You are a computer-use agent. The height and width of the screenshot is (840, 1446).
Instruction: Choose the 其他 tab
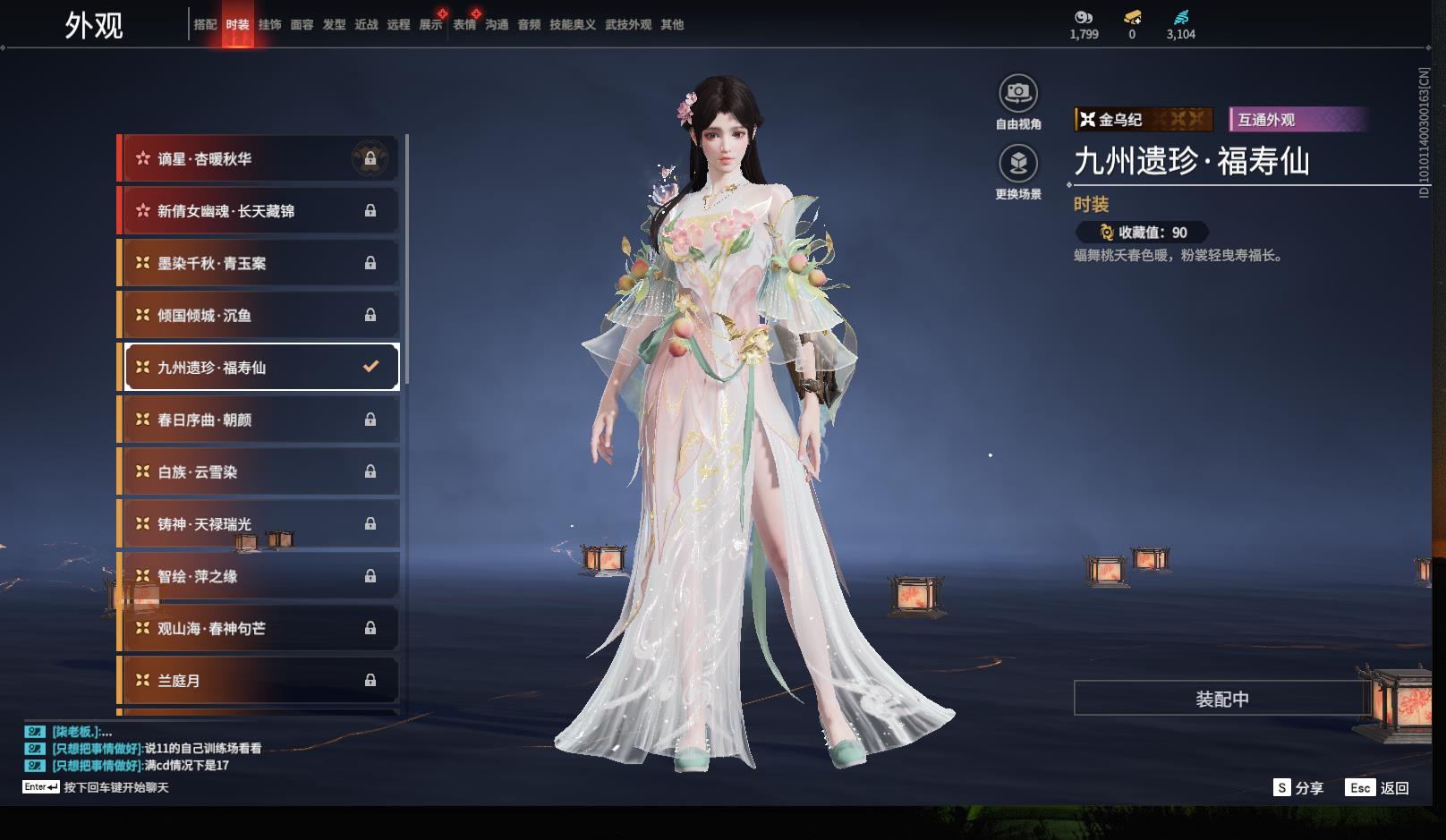pos(672,25)
